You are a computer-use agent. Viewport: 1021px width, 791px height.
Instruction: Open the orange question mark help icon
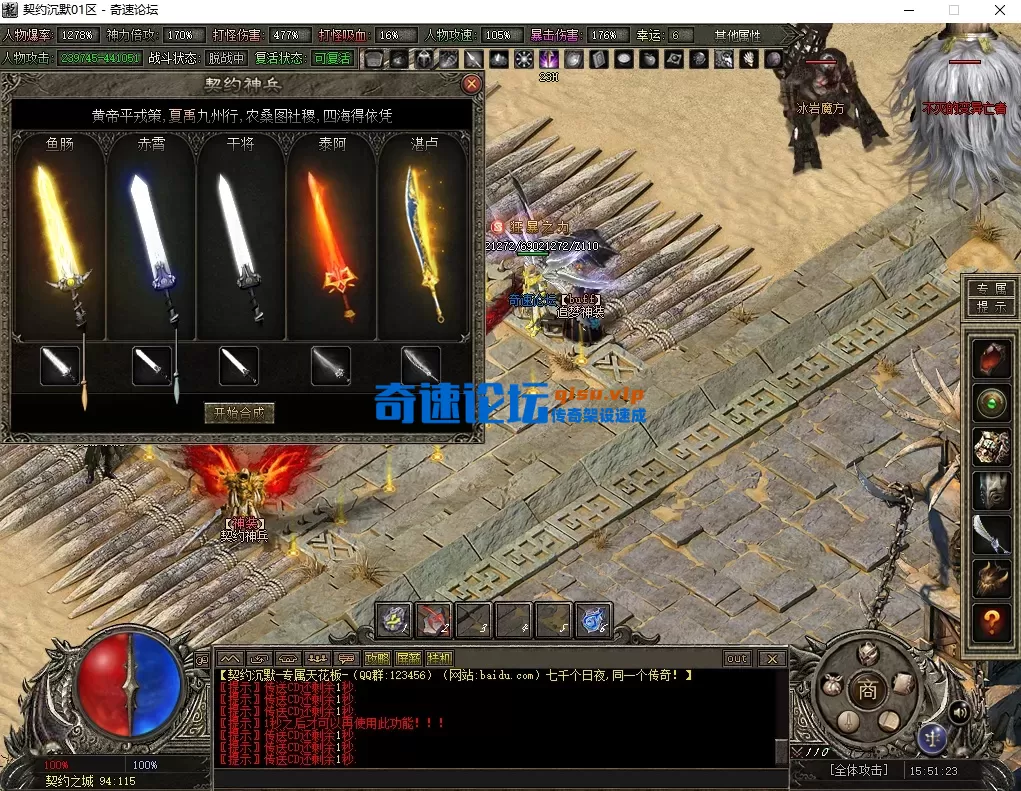click(991, 623)
